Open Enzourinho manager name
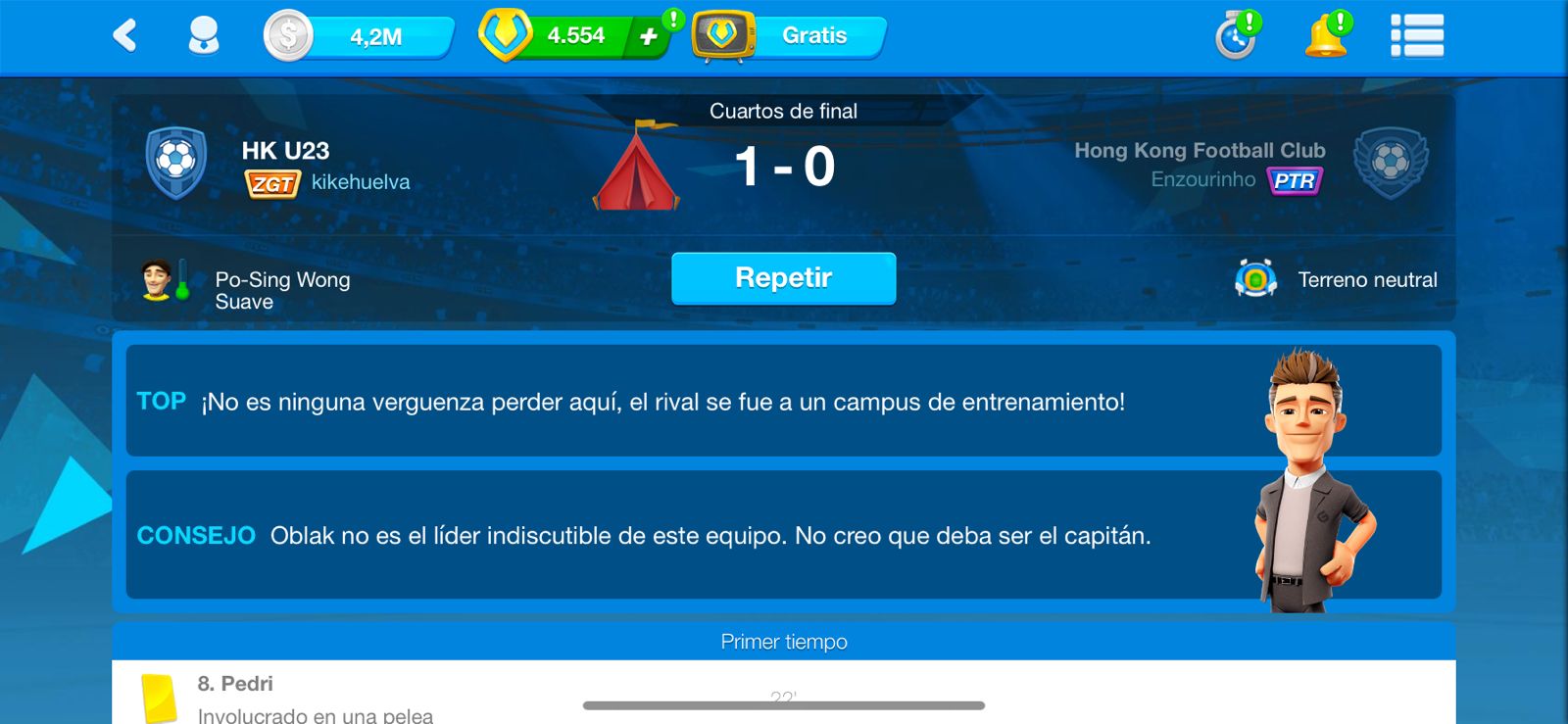 point(1202,179)
